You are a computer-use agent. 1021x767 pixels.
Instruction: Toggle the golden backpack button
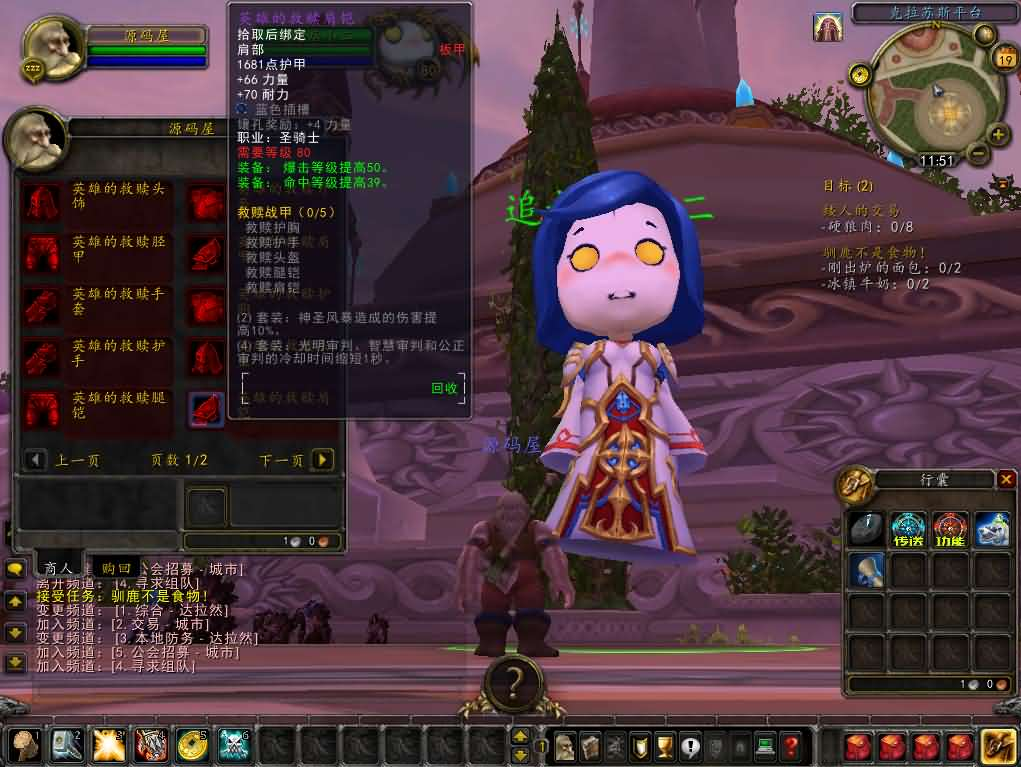pos(999,746)
